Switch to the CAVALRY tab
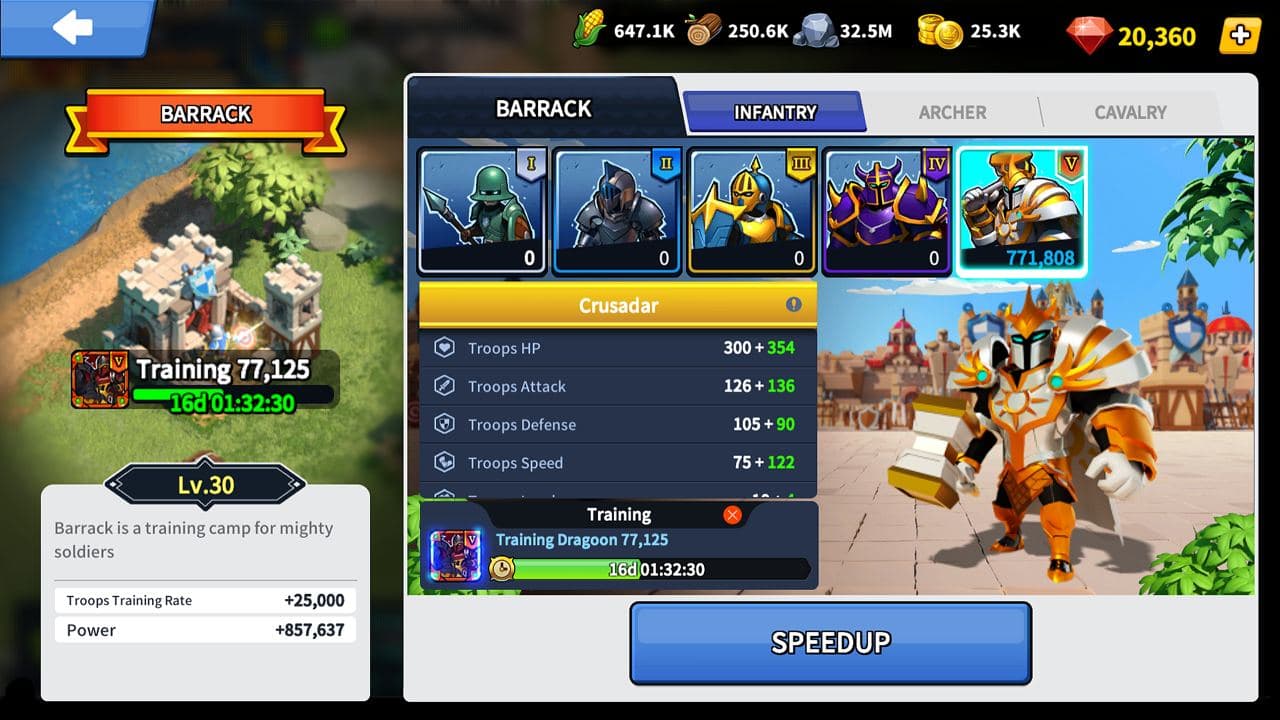This screenshot has width=1280, height=720. [1129, 113]
